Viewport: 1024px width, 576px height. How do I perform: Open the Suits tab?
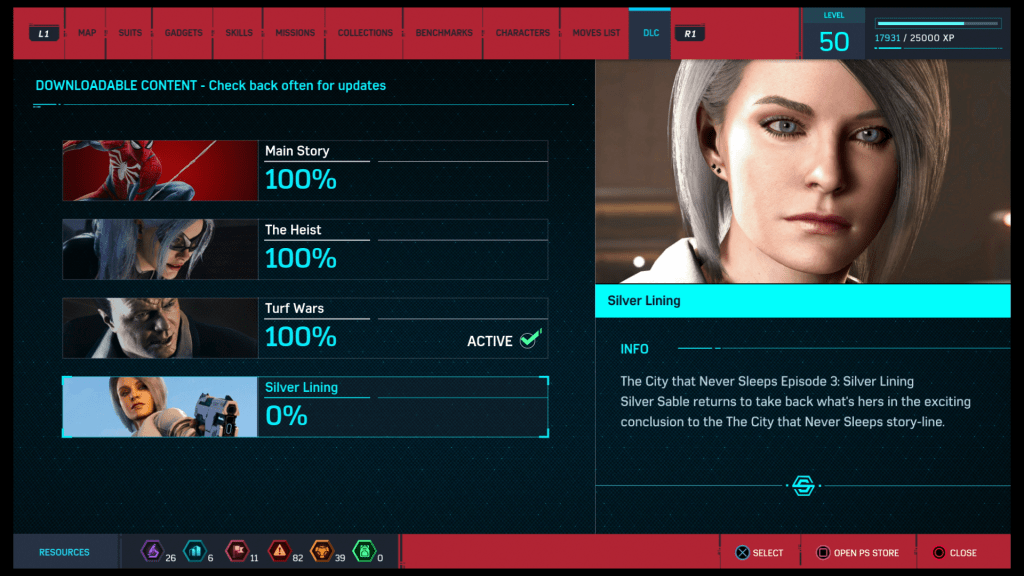coord(130,33)
